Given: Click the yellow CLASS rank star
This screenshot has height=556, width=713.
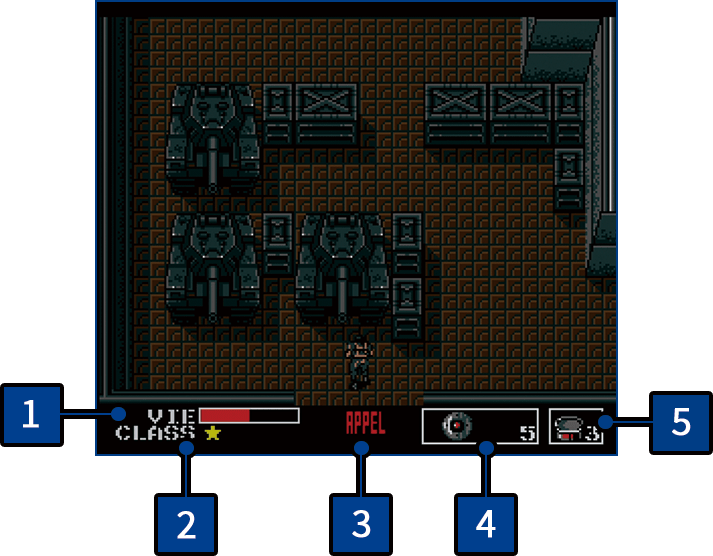Looking at the screenshot, I should pos(212,433).
